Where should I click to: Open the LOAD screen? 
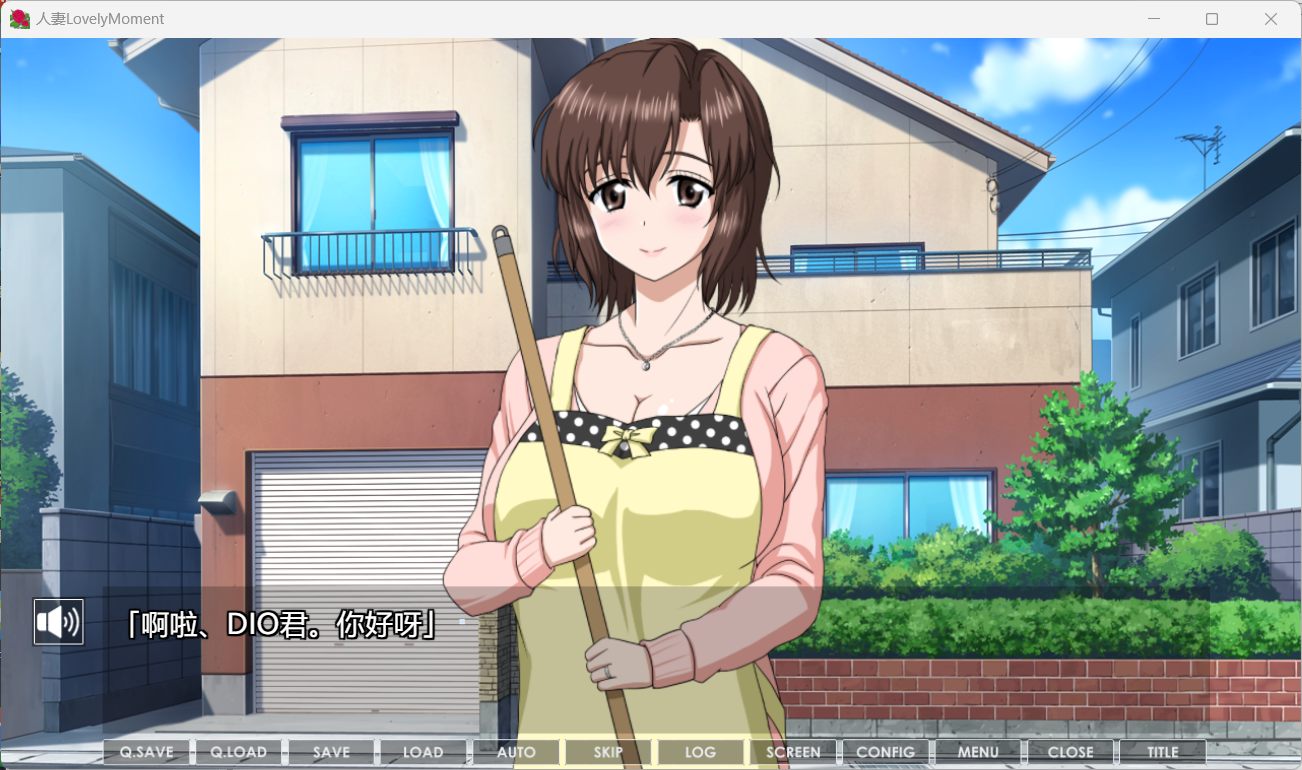[x=423, y=752]
